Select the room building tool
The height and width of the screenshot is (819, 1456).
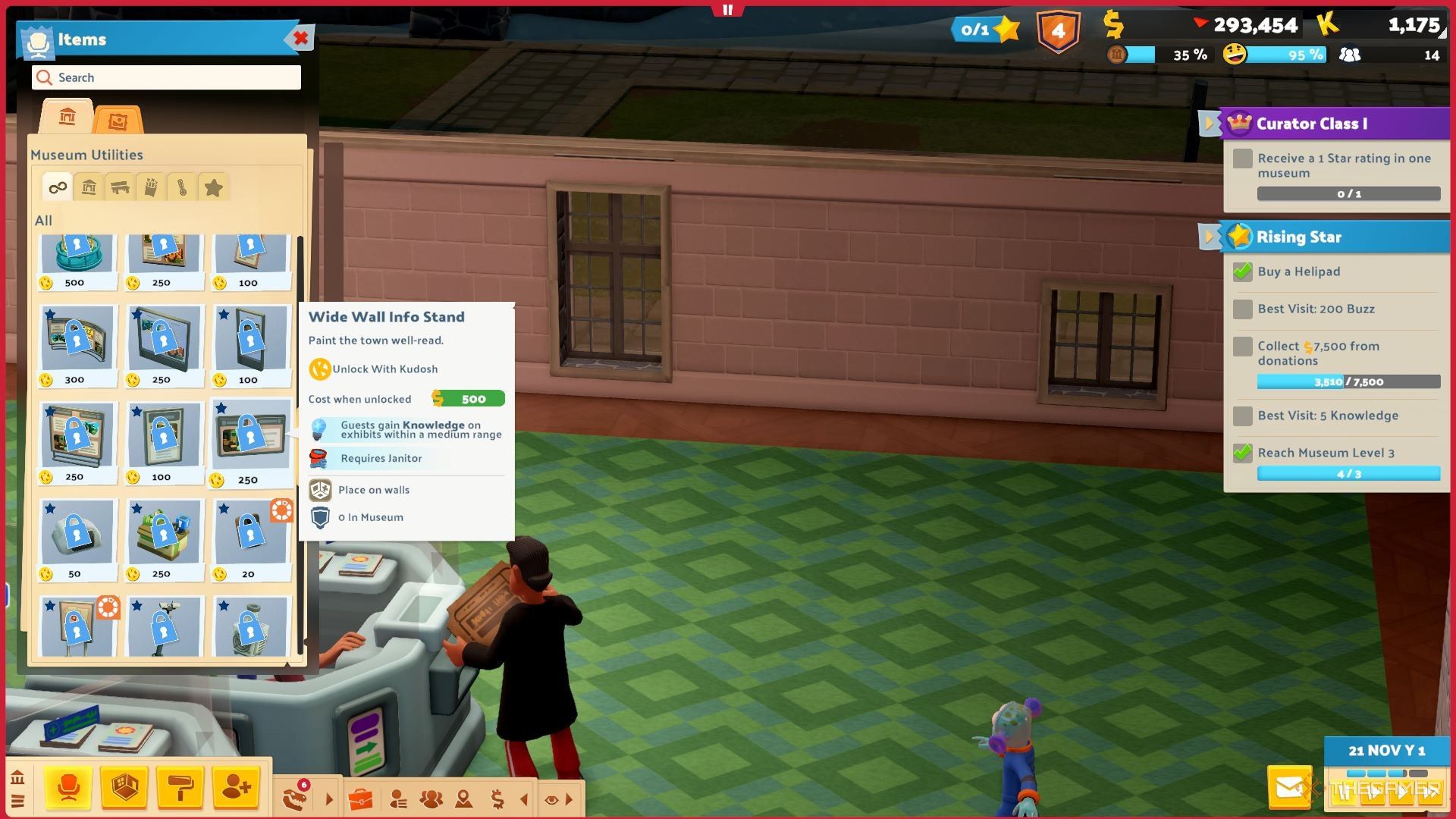click(125, 789)
